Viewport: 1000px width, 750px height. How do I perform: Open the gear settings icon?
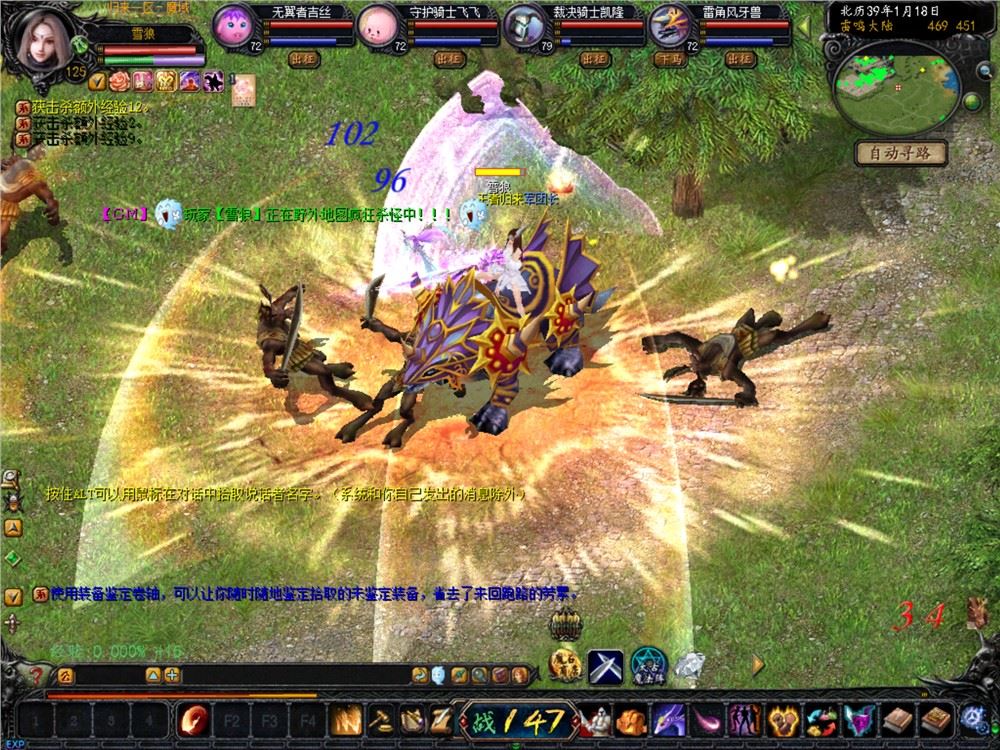(971, 718)
